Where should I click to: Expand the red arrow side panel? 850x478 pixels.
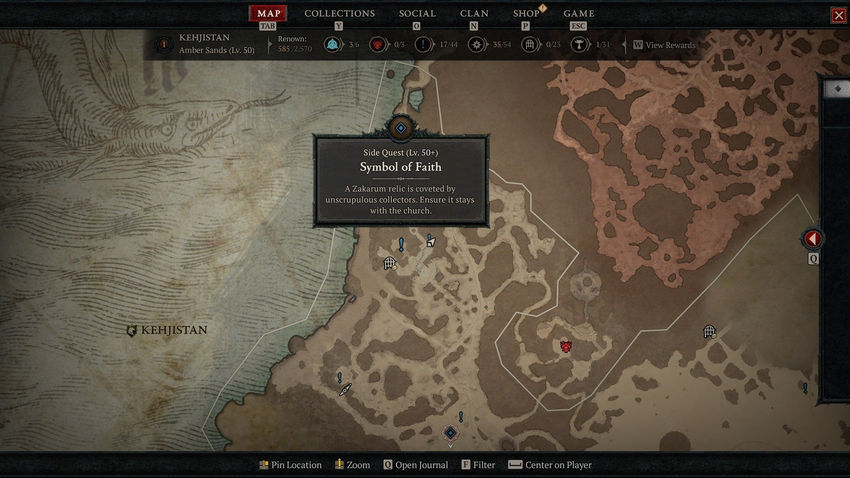coord(813,239)
